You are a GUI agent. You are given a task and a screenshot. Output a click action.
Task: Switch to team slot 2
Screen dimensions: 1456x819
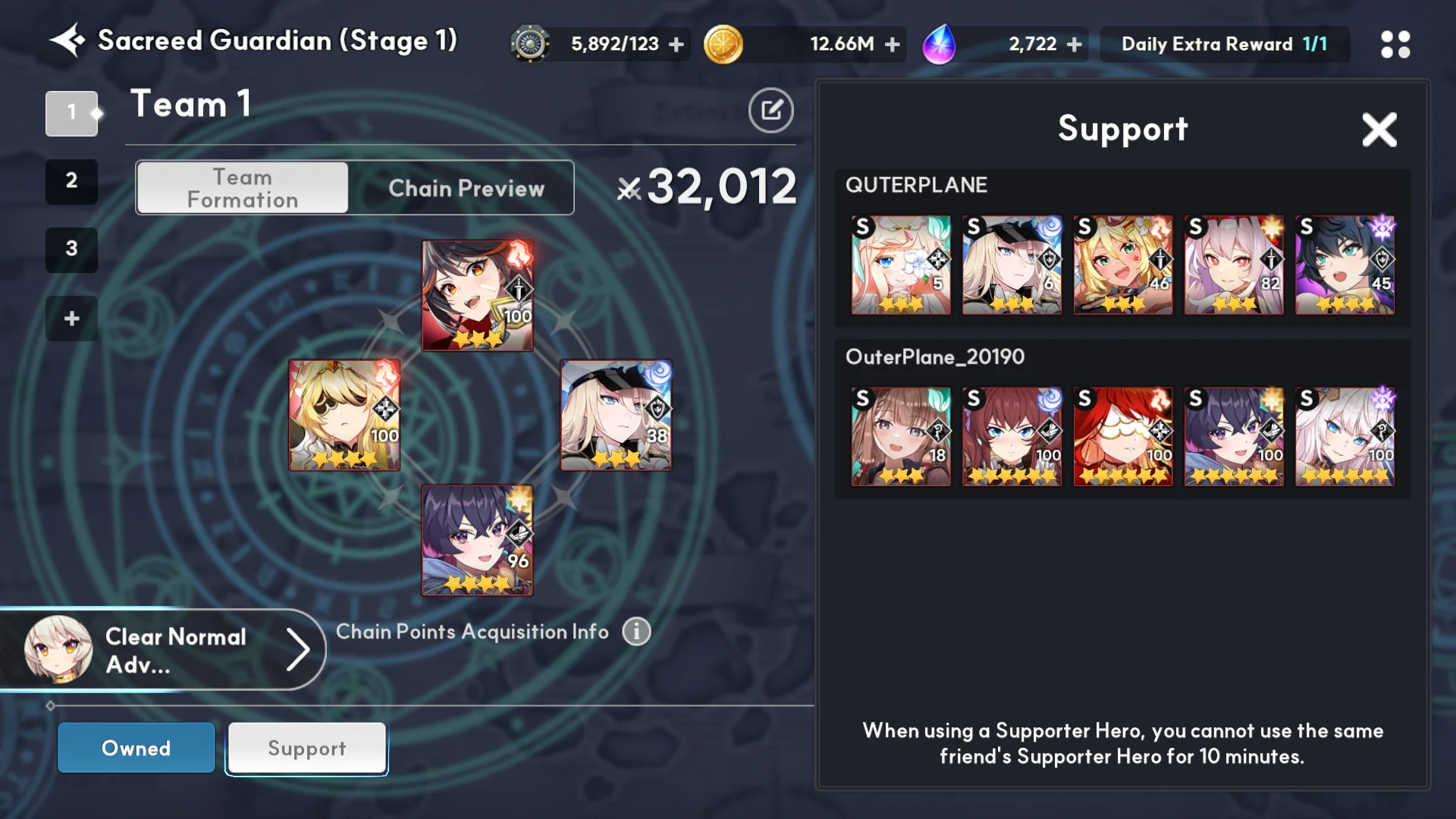pyautogui.click(x=71, y=181)
